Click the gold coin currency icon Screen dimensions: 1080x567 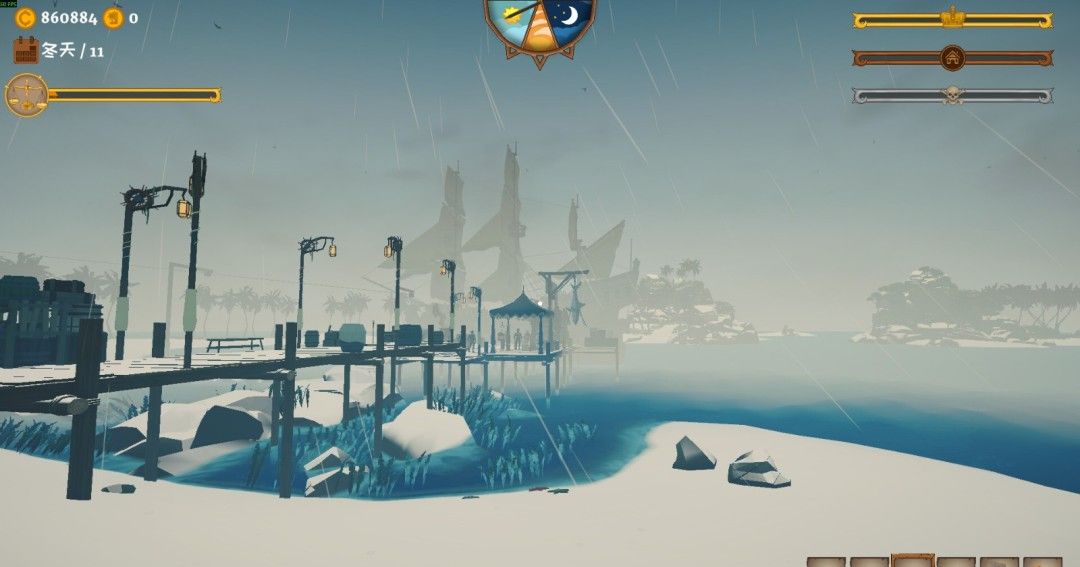(x=26, y=17)
